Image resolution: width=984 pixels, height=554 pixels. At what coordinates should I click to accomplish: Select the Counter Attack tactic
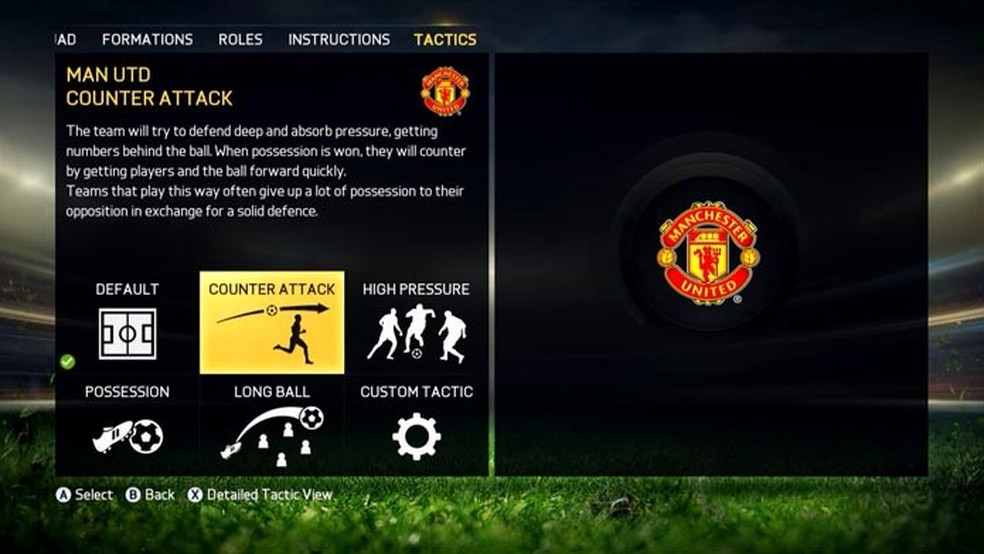point(272,322)
